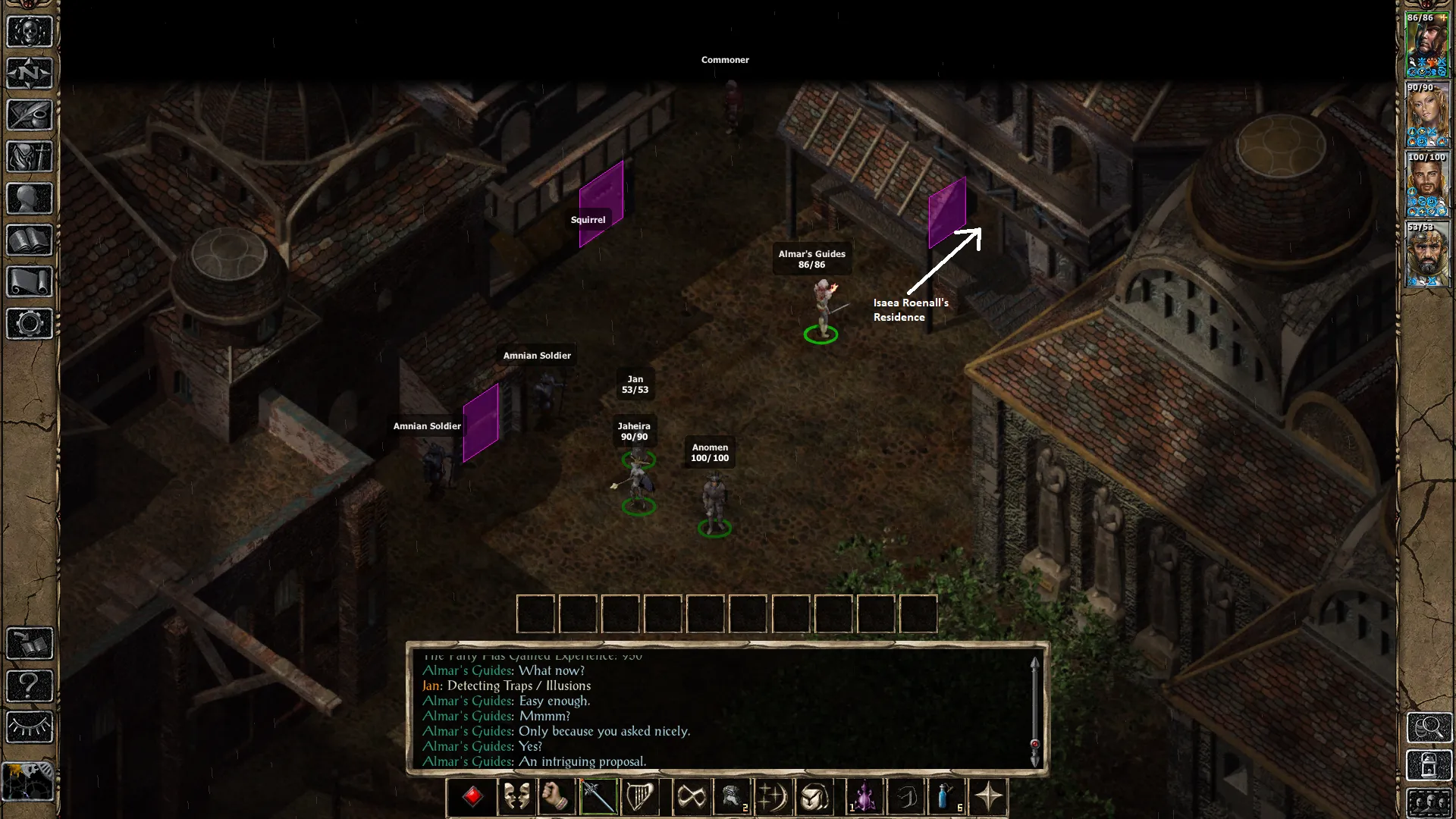Open the mage spellbook
Screen dimensions: 1456x819
pyautogui.click(x=30, y=240)
